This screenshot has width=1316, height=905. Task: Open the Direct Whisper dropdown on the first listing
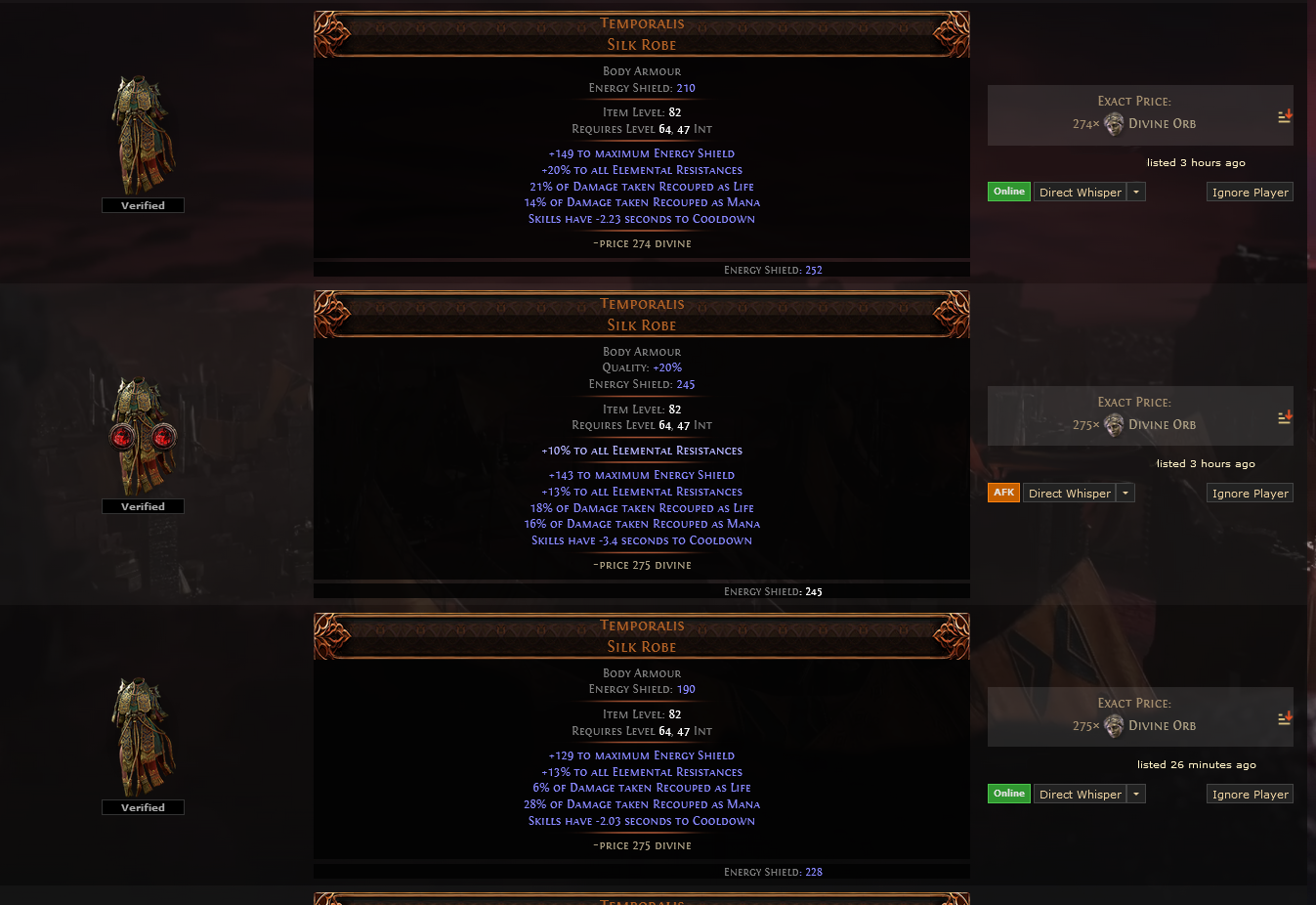[x=1136, y=192]
